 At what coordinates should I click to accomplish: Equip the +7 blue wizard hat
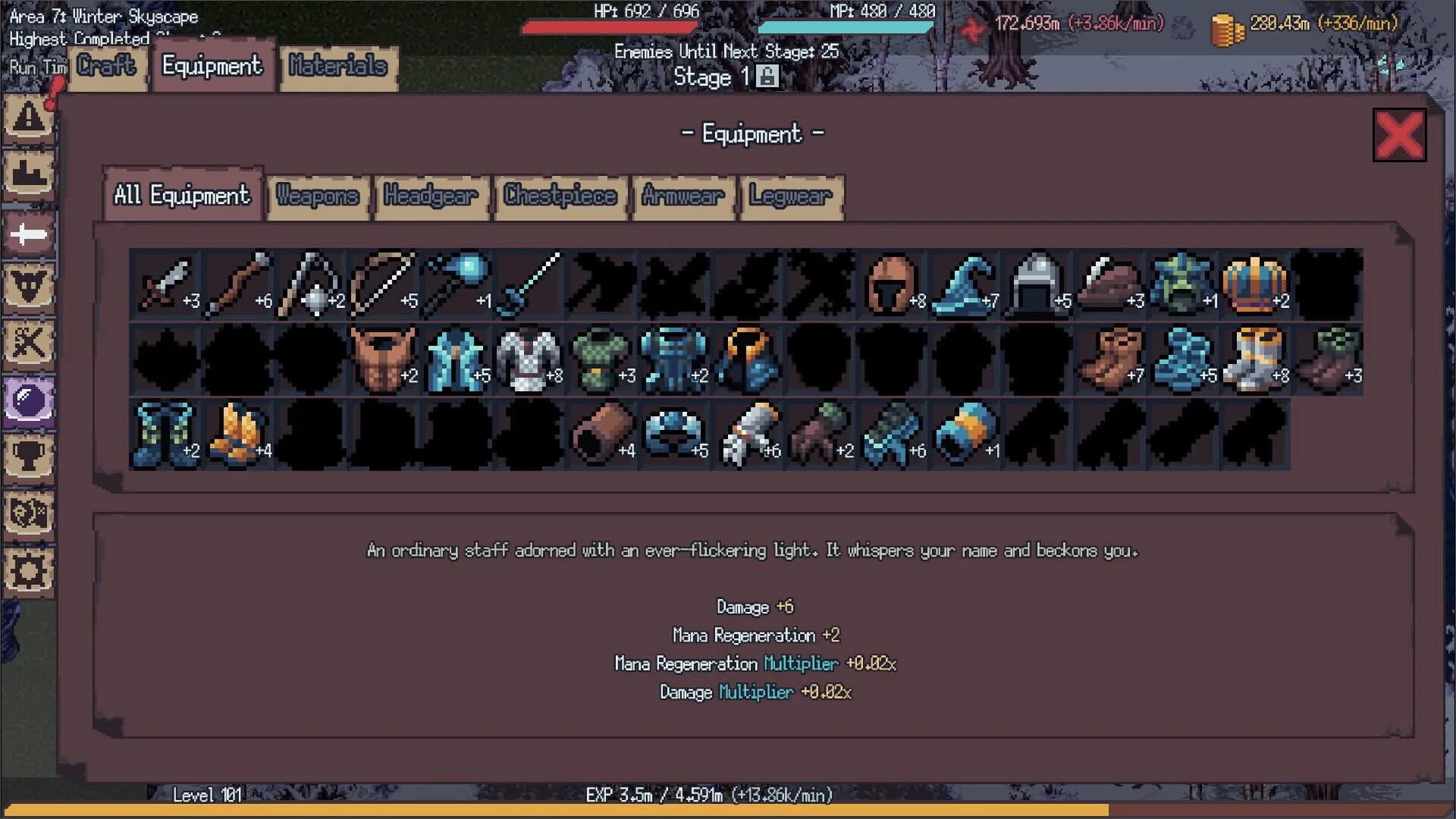[965, 284]
